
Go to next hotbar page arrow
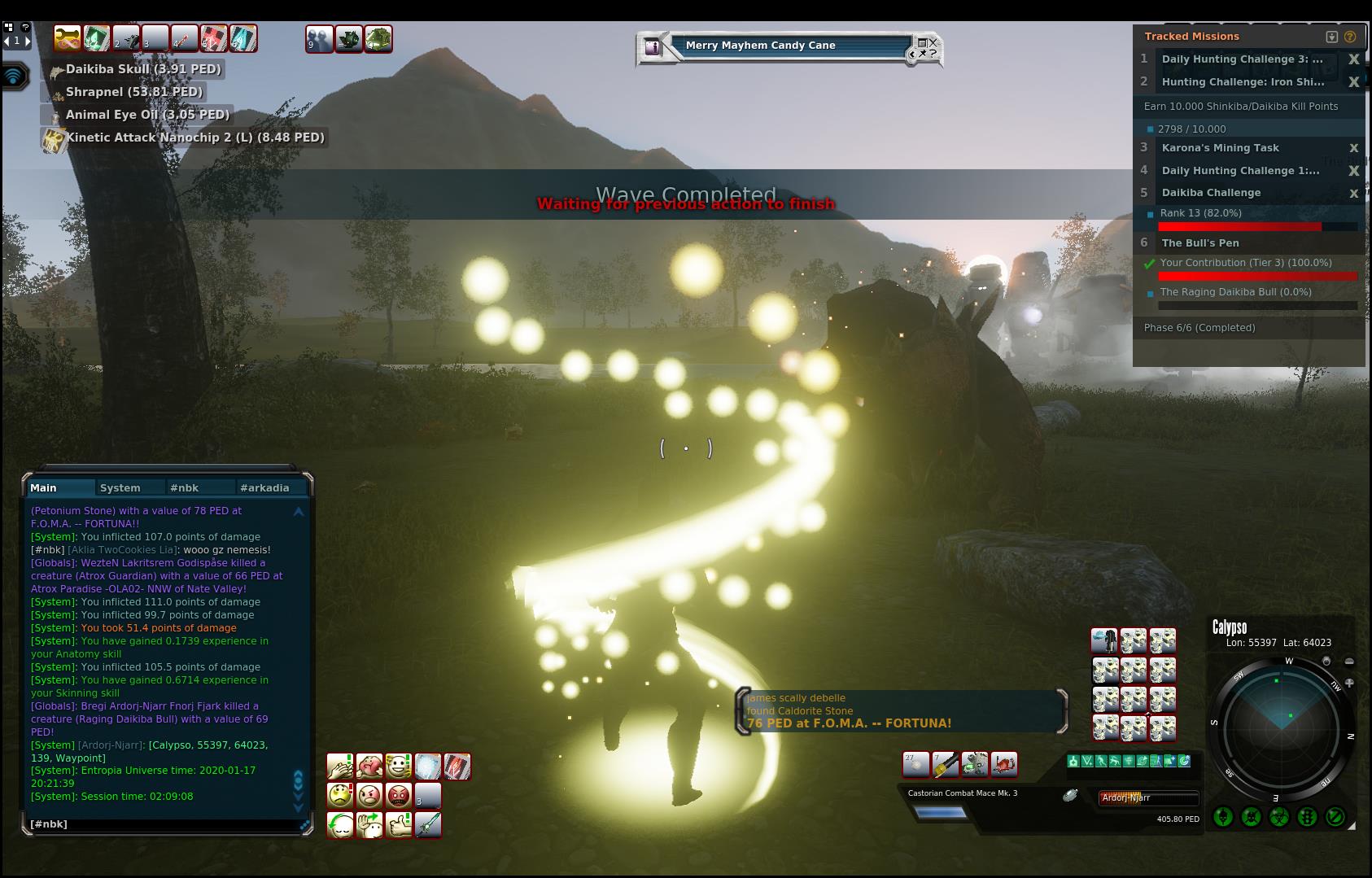[x=28, y=40]
